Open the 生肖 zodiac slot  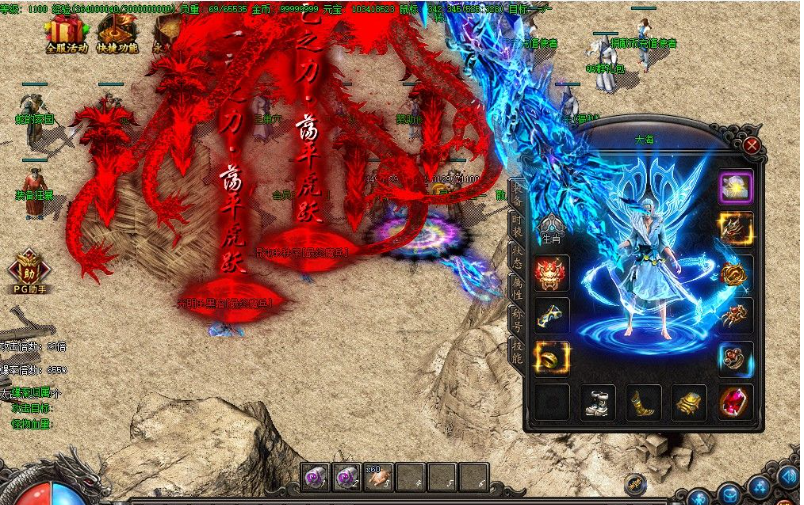tap(552, 229)
